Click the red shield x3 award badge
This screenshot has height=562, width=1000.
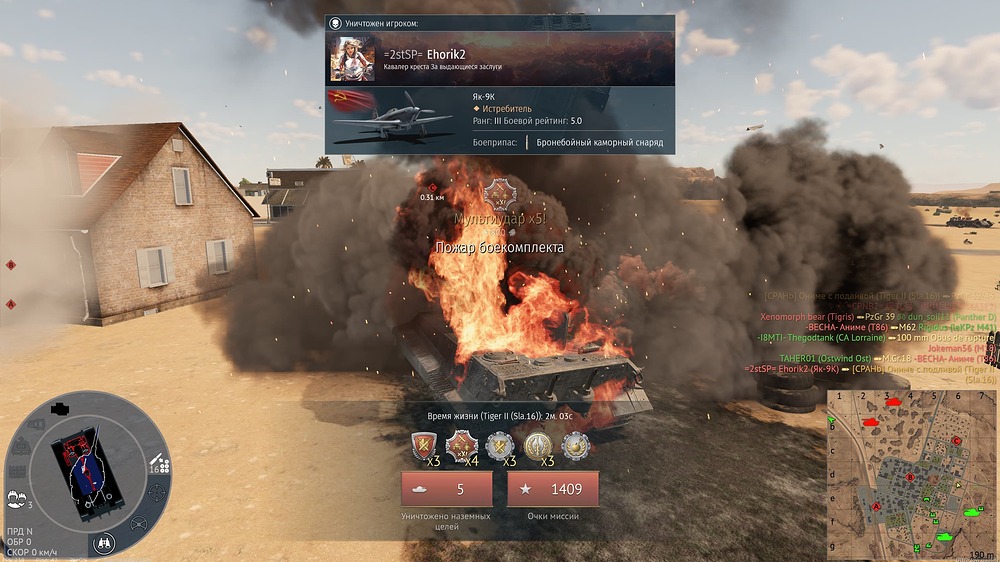pos(425,445)
